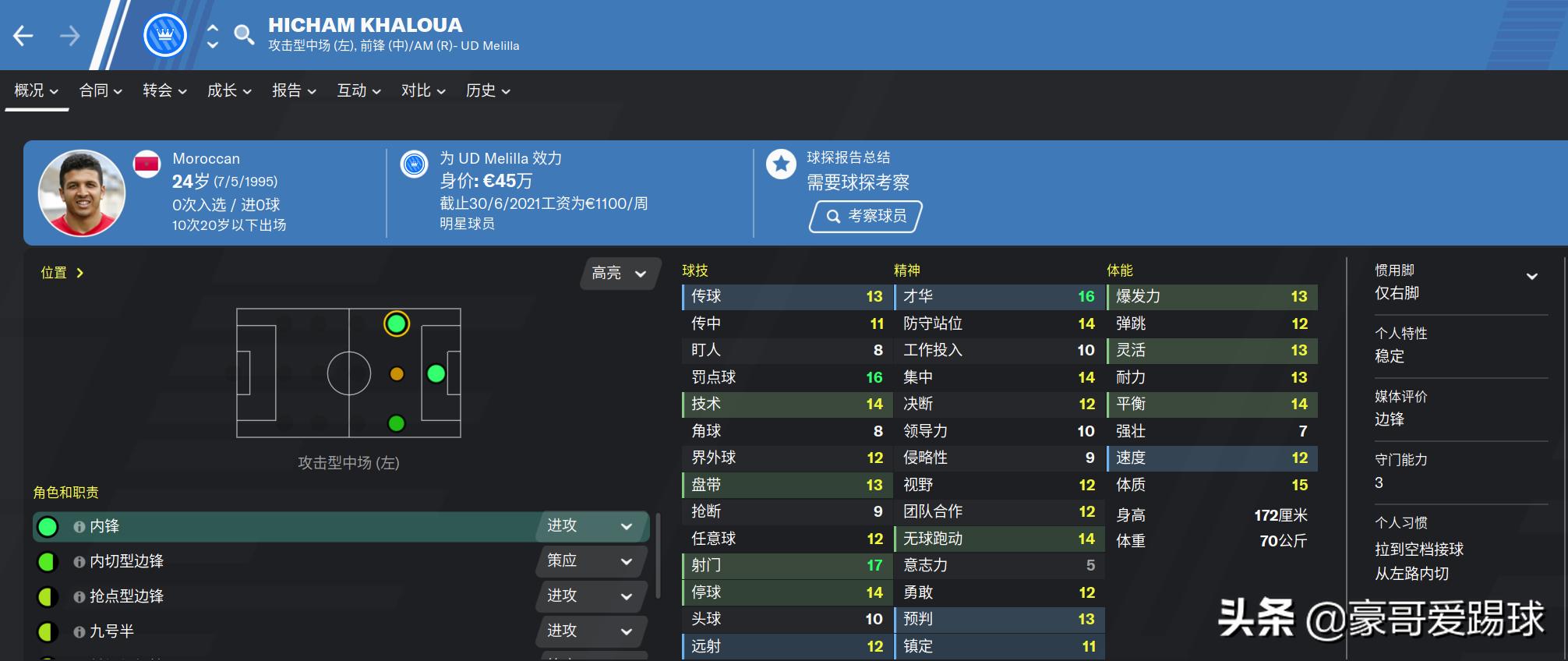Click the player profile photo thumbnail

tap(83, 192)
